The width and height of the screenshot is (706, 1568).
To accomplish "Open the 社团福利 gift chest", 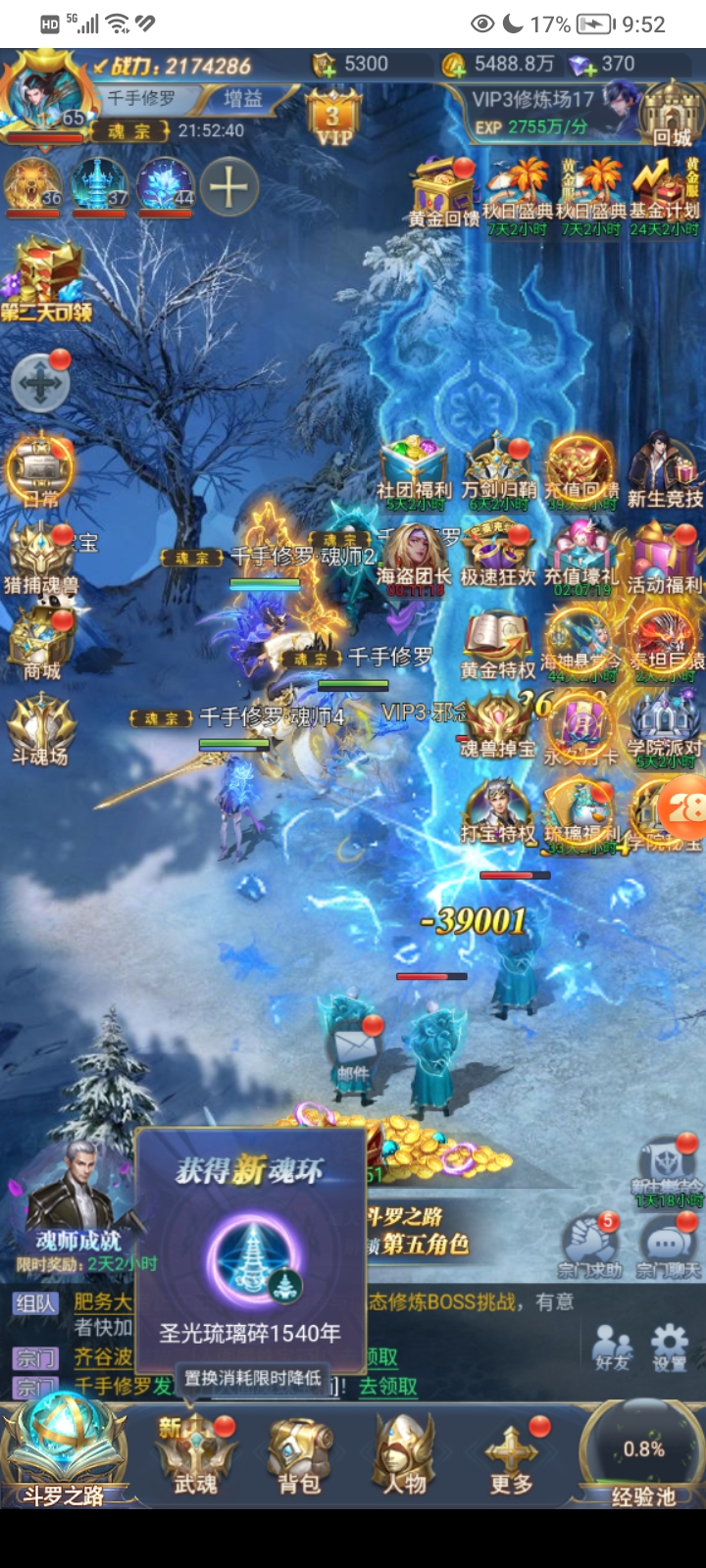I will [414, 470].
